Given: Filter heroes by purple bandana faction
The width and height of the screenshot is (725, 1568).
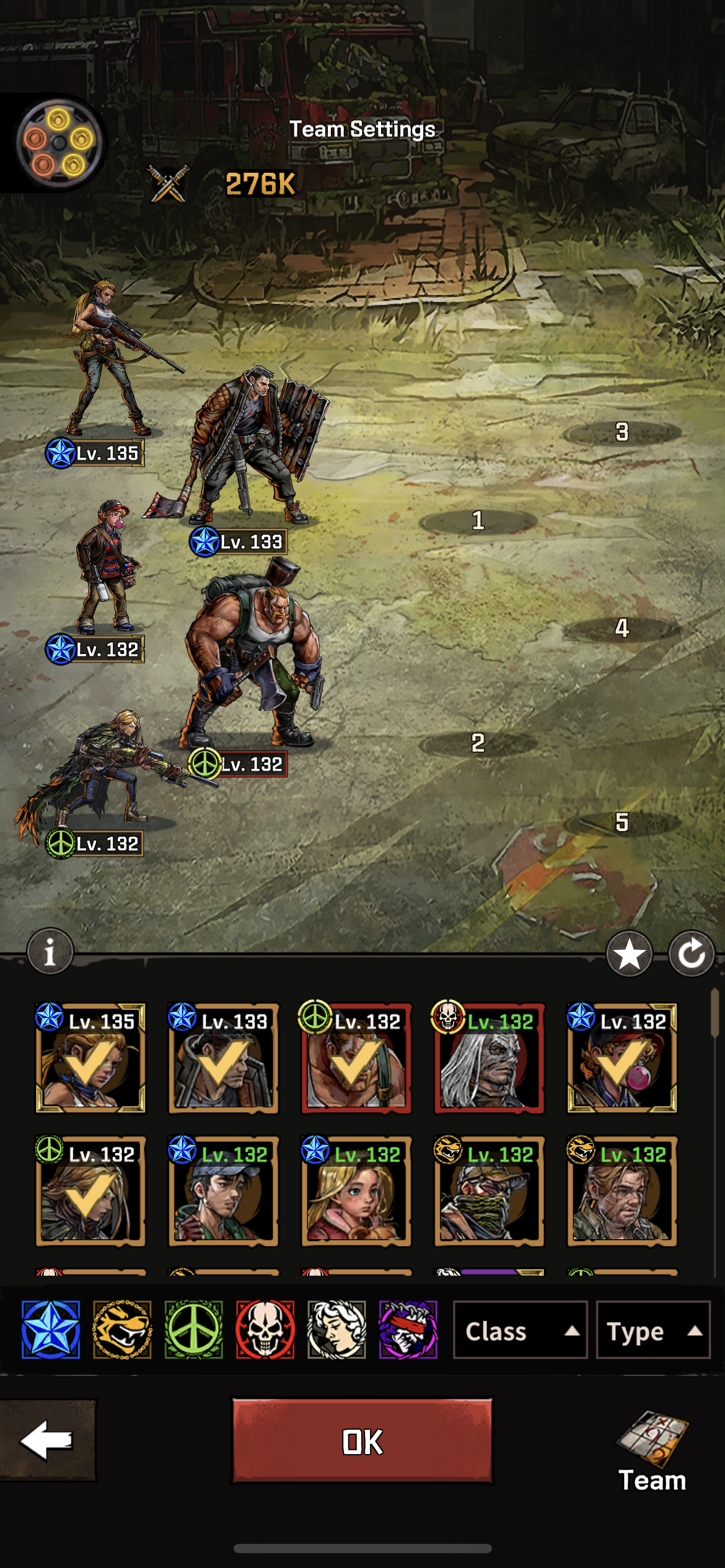Looking at the screenshot, I should [408, 1330].
